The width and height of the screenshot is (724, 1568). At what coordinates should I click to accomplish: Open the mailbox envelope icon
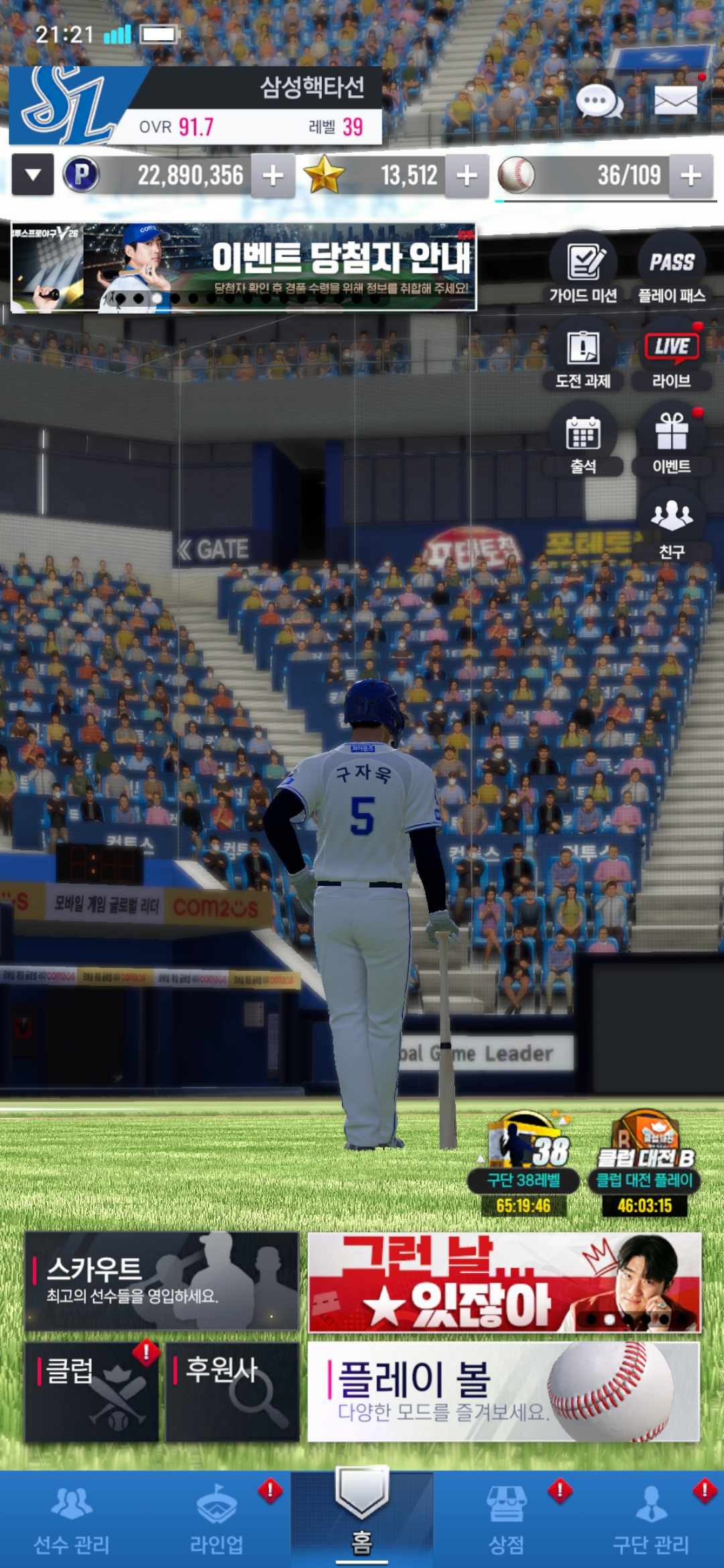(675, 102)
